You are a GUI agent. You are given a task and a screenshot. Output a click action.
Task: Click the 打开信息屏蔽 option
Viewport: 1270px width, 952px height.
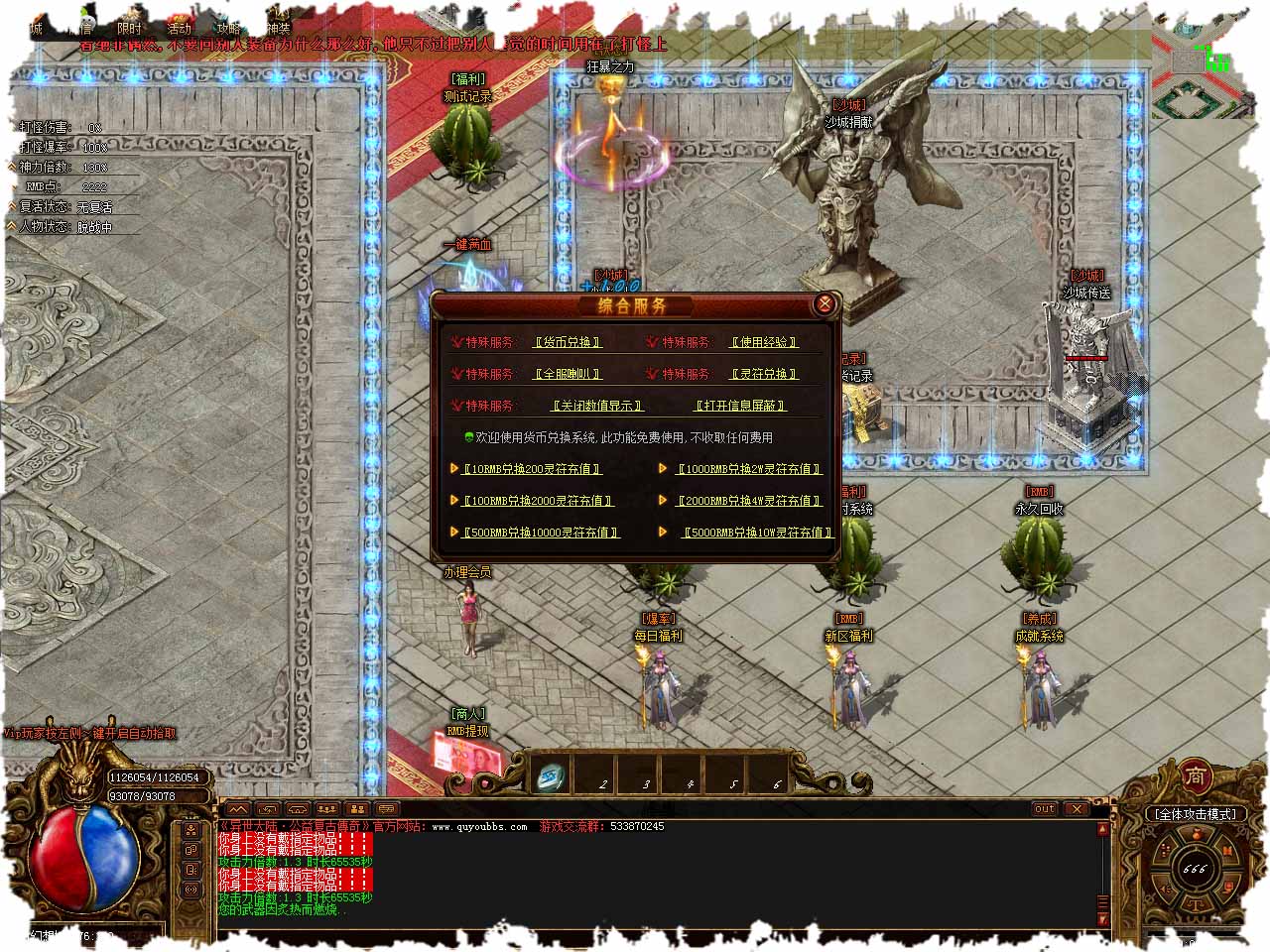pos(740,406)
